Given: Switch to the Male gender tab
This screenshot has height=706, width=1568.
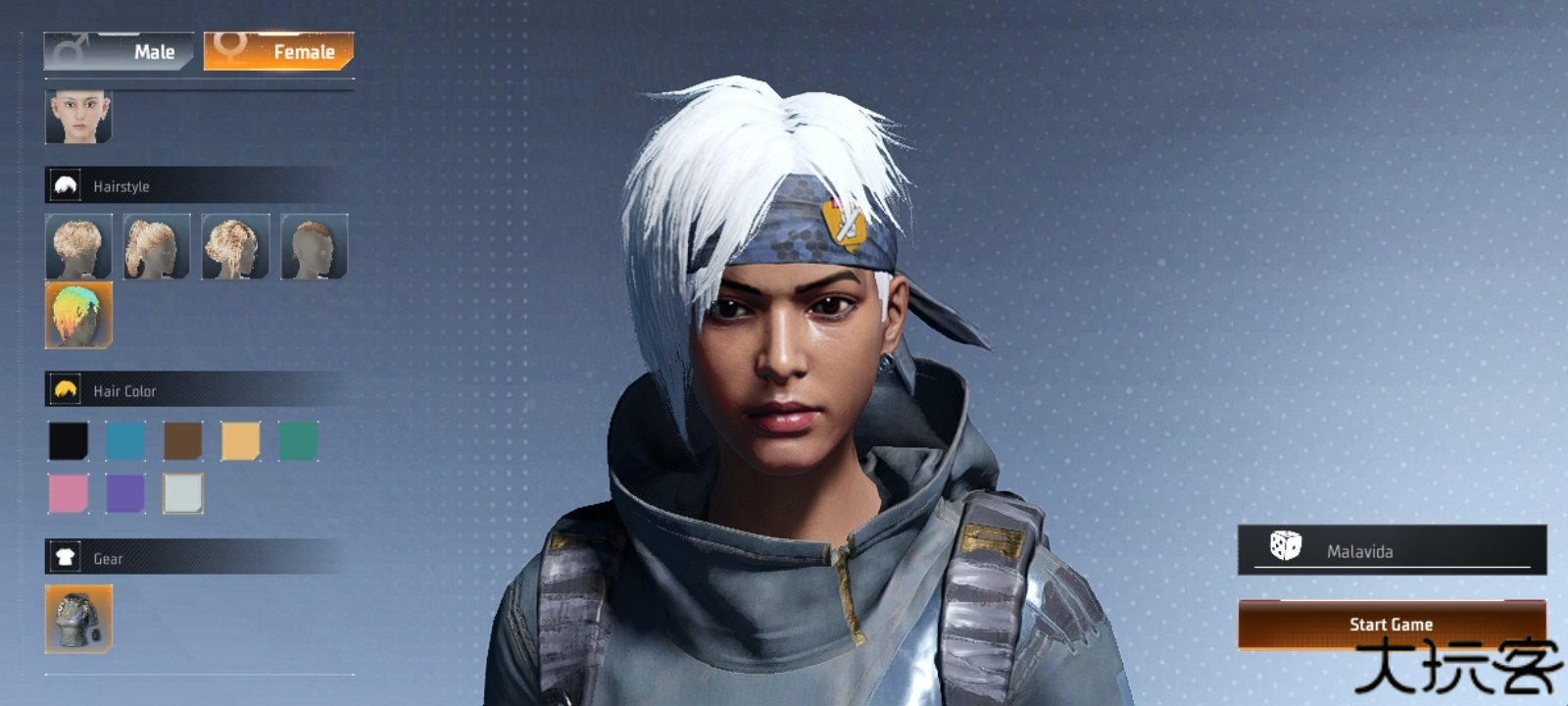Looking at the screenshot, I should point(119,52).
